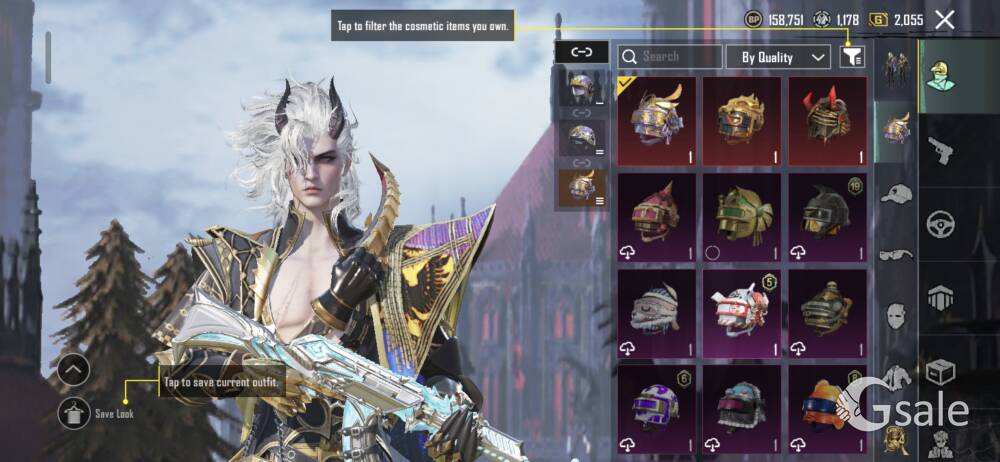The width and height of the screenshot is (1000, 462).
Task: Tap the Save Look hanger button
Action: (x=74, y=413)
